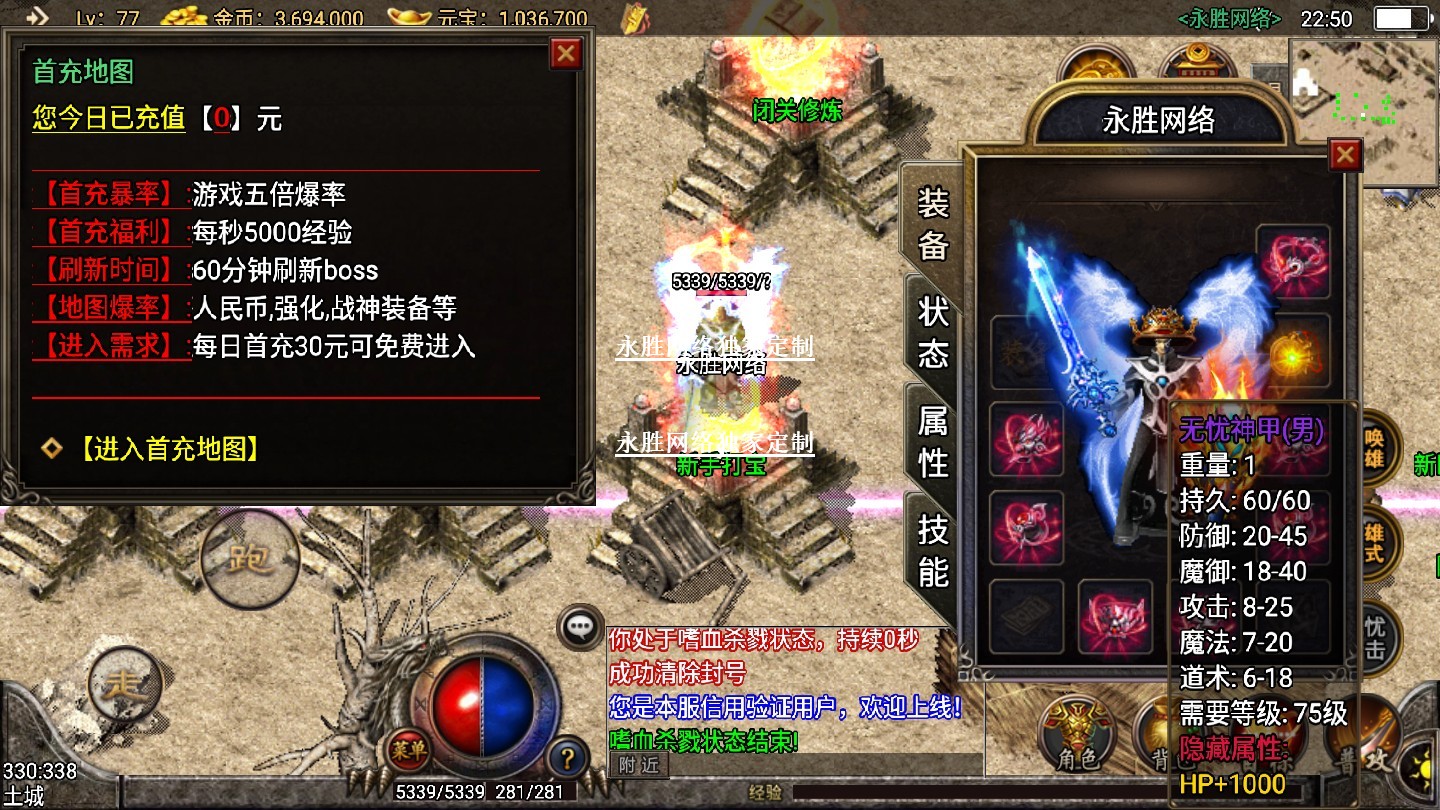Close the 首充地图 dialog window
Viewport: 1440px width, 810px height.
[566, 53]
